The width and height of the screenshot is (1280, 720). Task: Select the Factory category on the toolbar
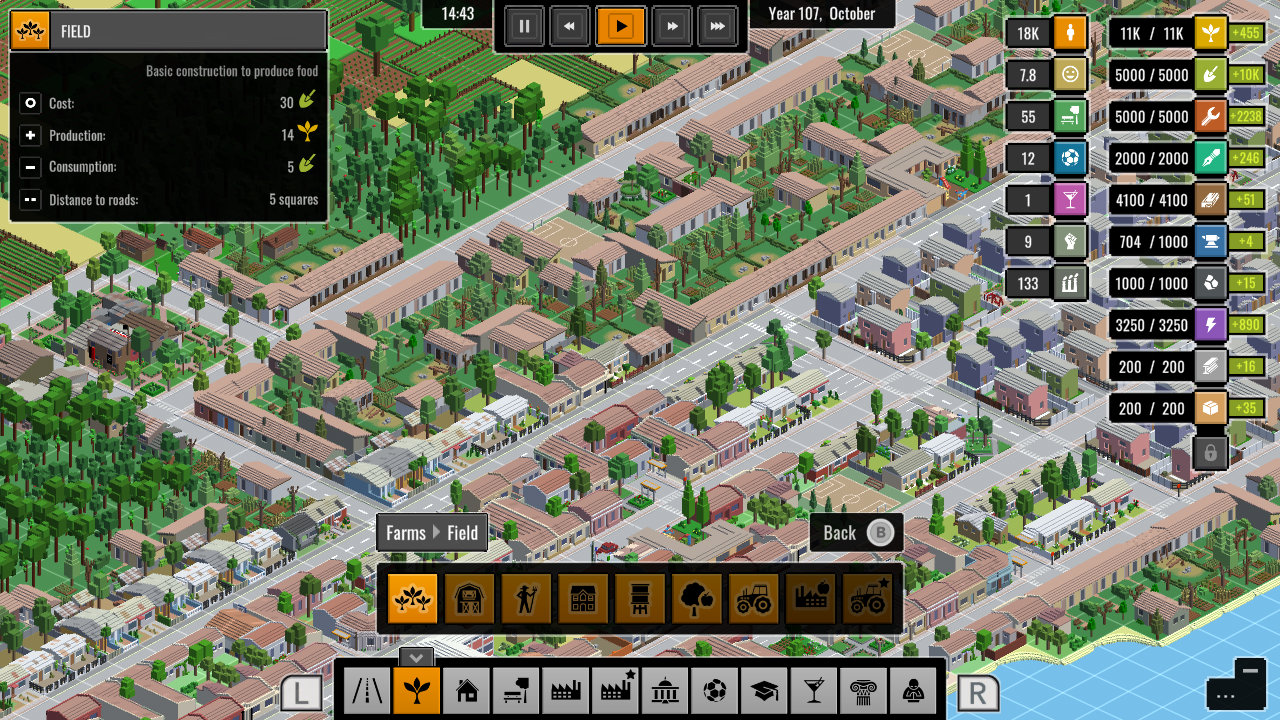(566, 690)
